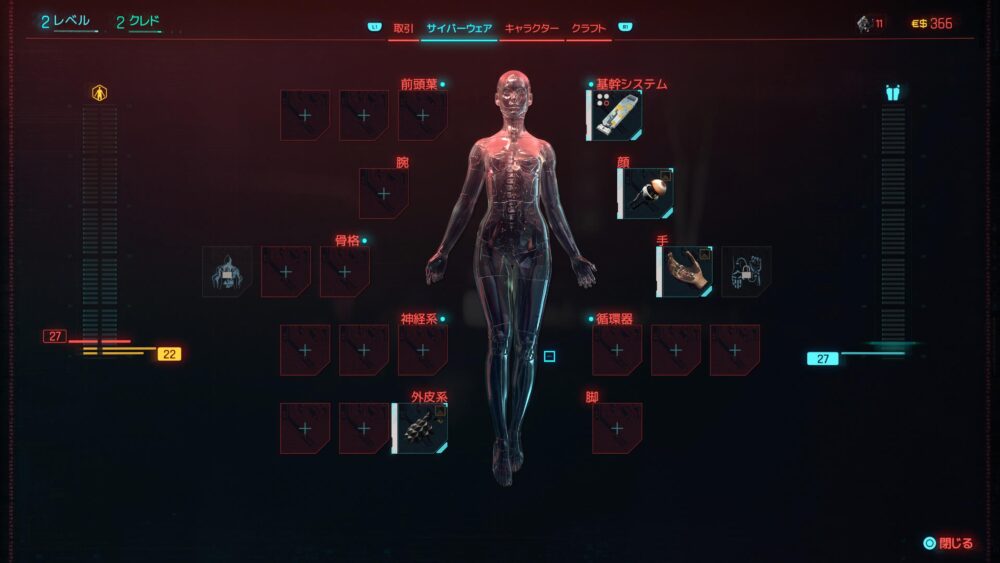Image resolution: width=1000 pixels, height=563 pixels.
Task: Click the locked slot in the 骨格 row
Action: click(x=226, y=272)
